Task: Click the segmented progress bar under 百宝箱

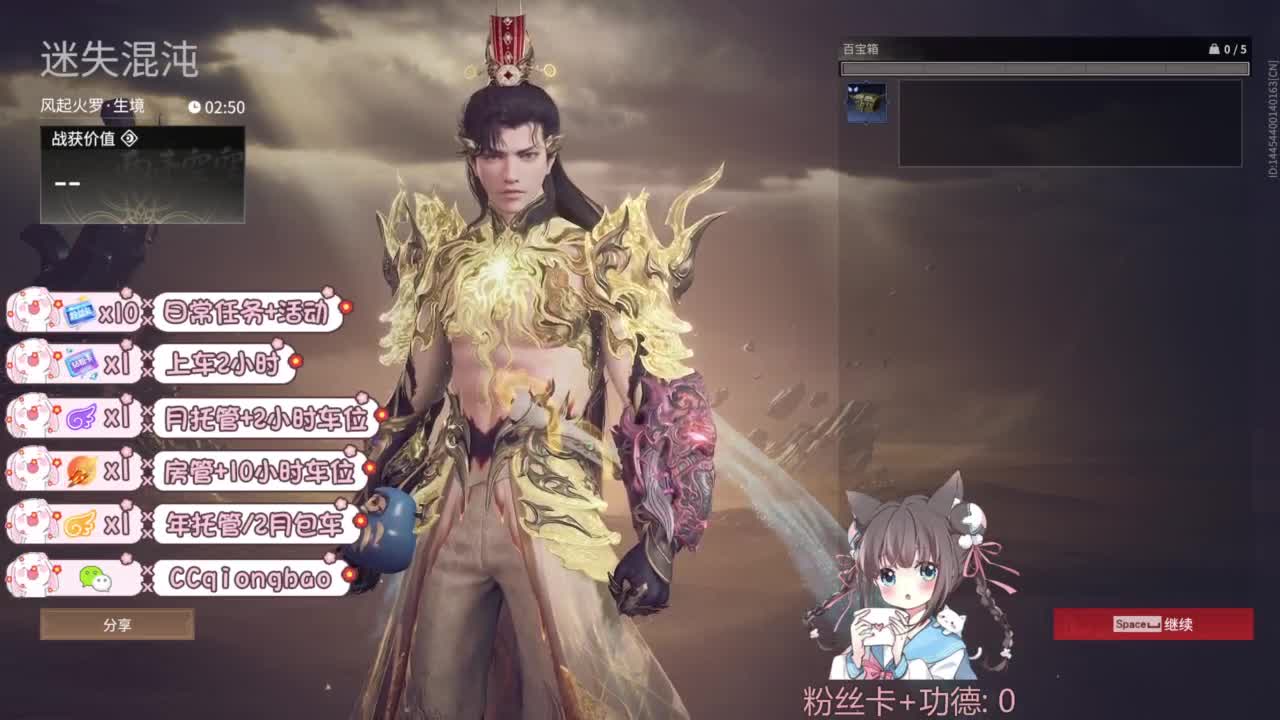Action: click(1045, 67)
